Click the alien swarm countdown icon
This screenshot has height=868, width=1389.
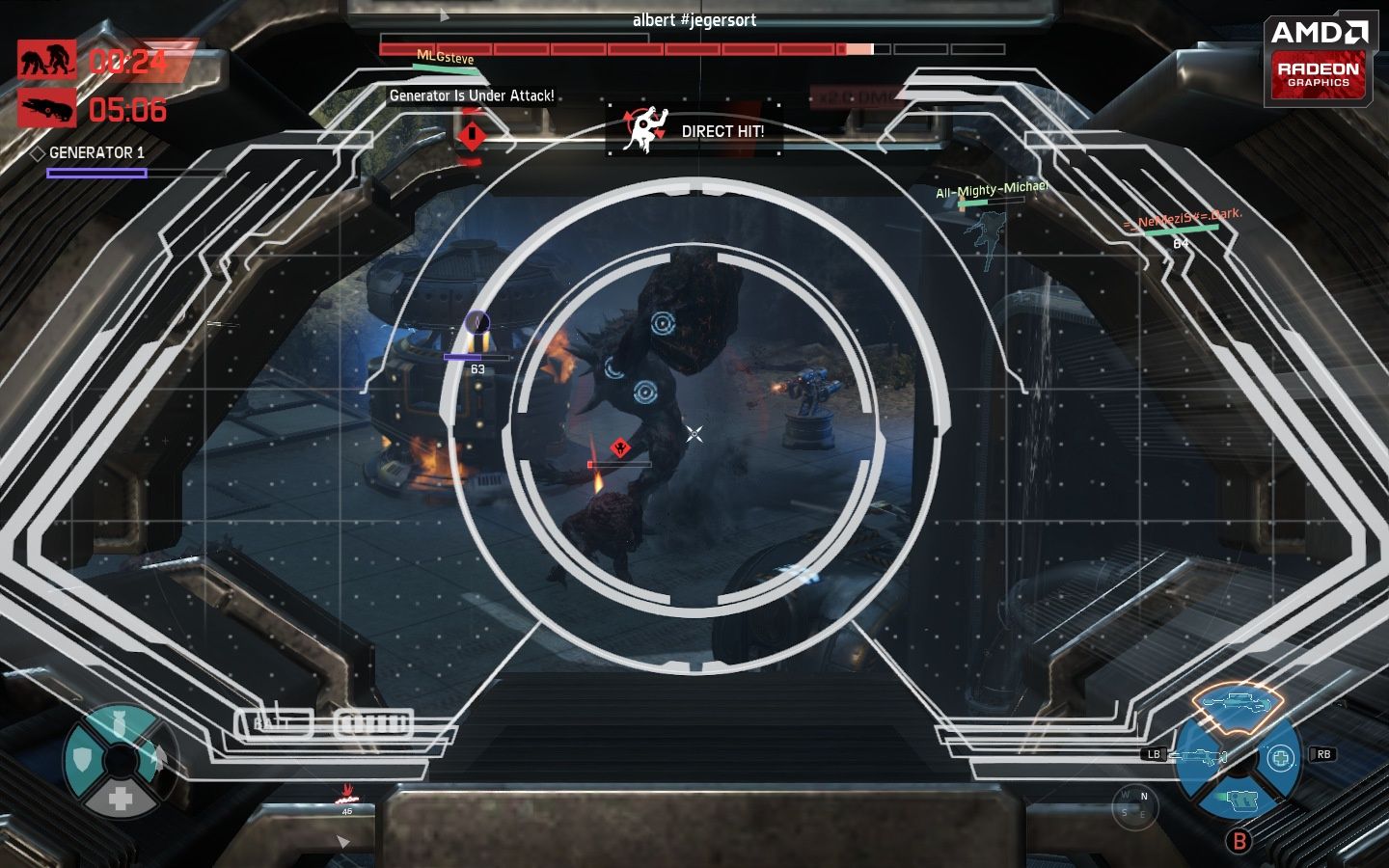(x=48, y=60)
